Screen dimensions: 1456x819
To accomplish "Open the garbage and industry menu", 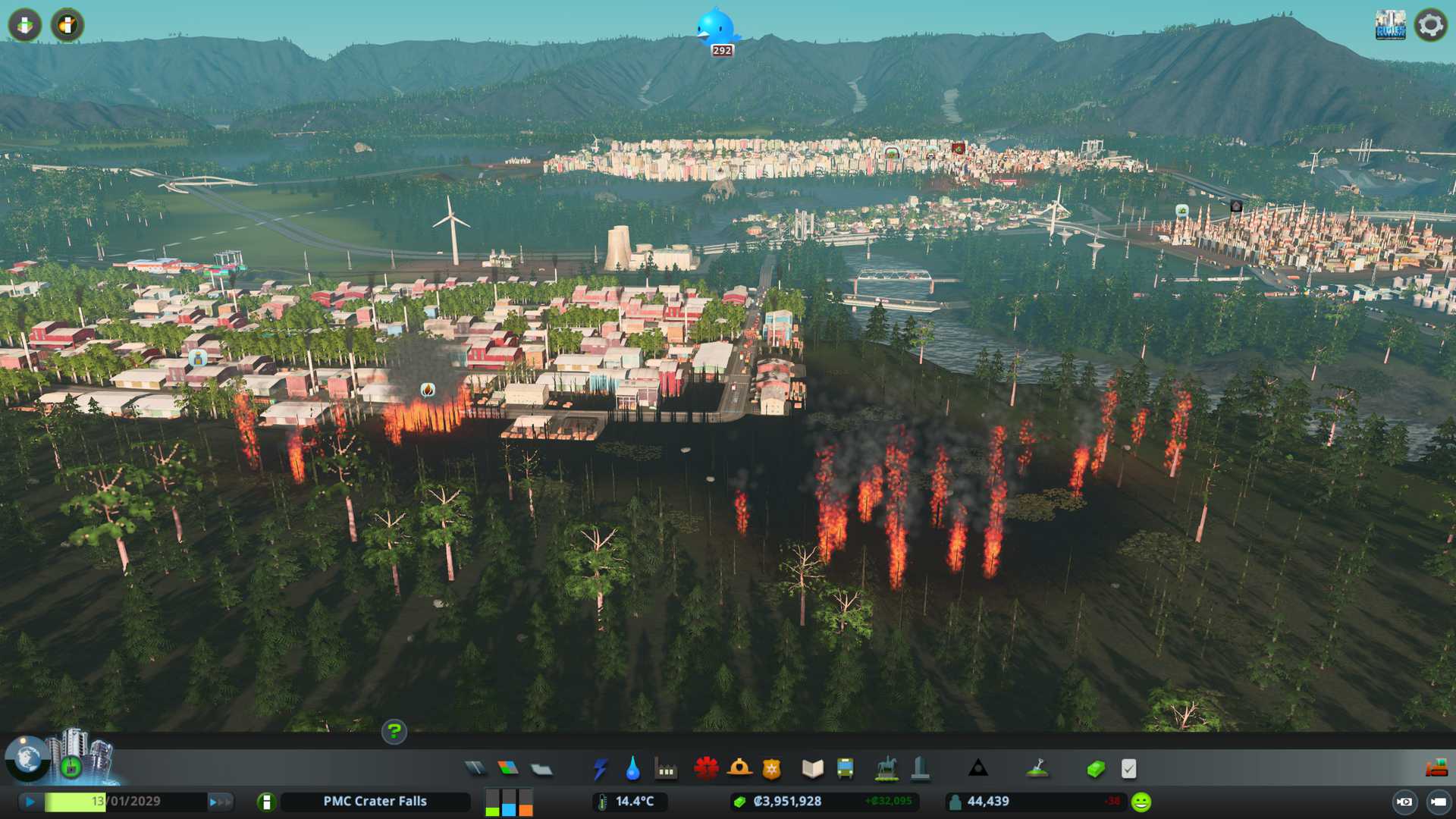I will pos(666,770).
